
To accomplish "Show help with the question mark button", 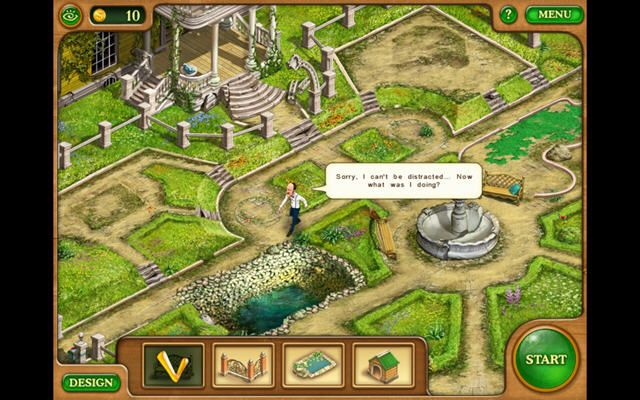I will coord(509,15).
